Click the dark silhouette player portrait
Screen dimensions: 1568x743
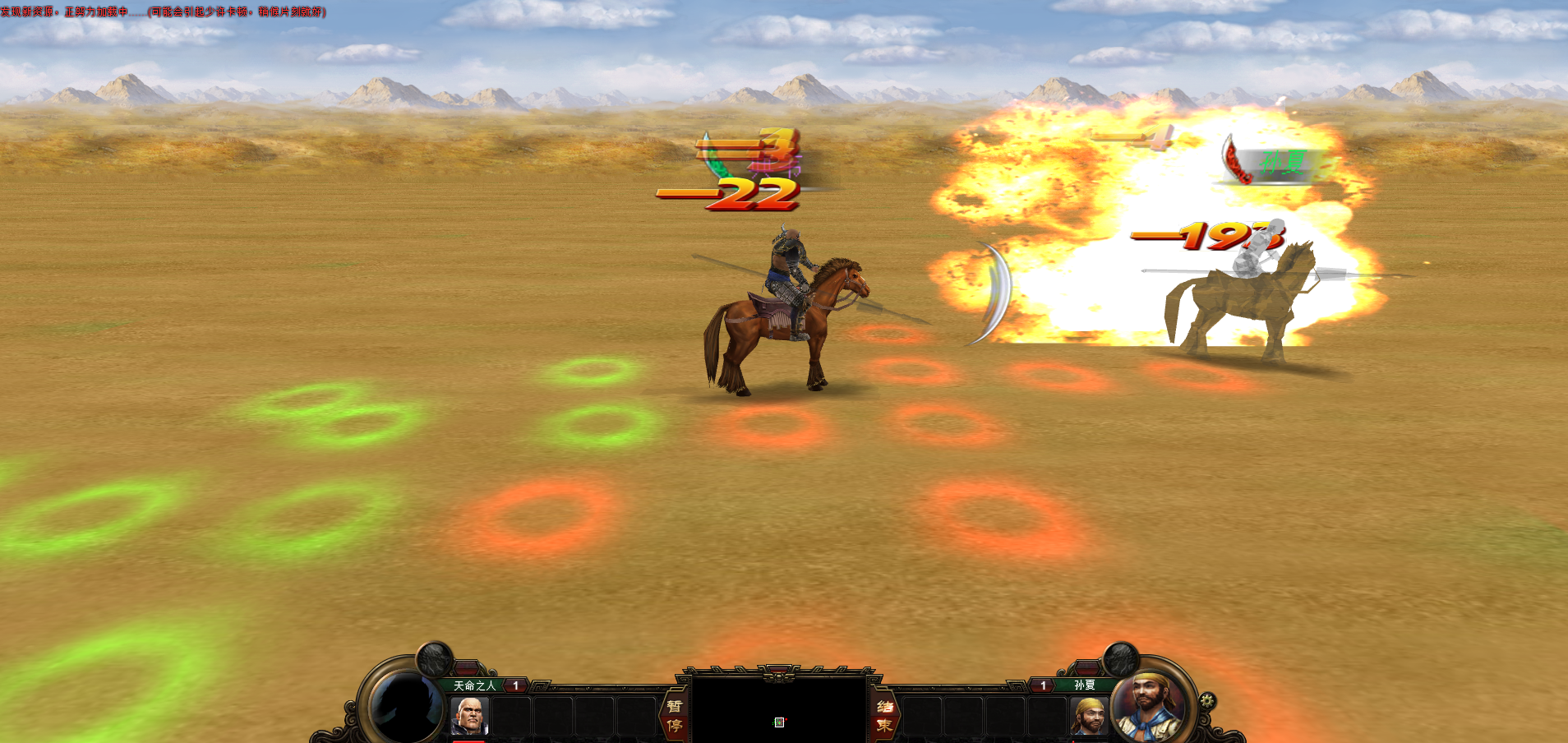(404, 705)
